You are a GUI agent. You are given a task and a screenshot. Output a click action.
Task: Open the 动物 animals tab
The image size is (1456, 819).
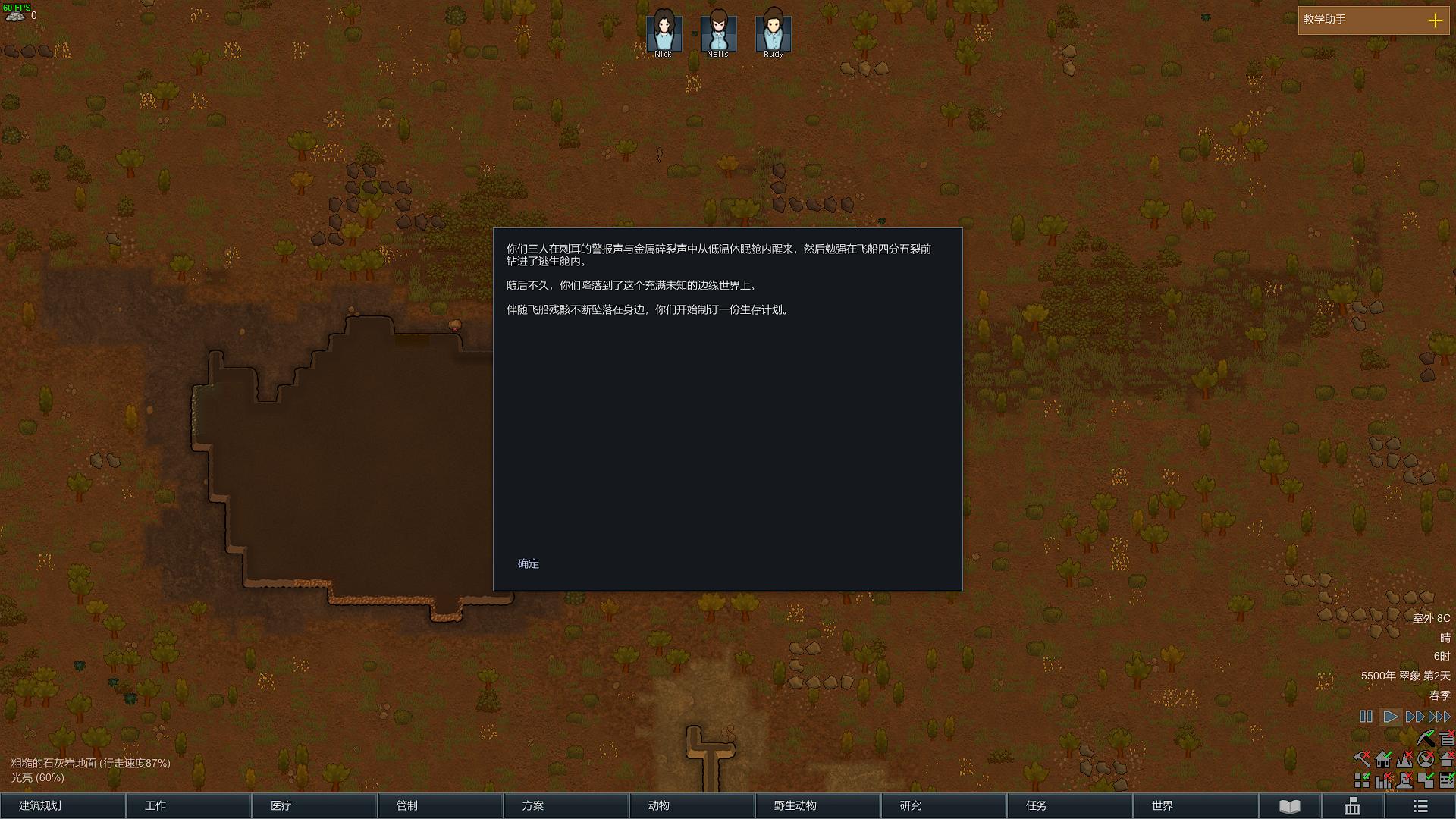pos(692,805)
